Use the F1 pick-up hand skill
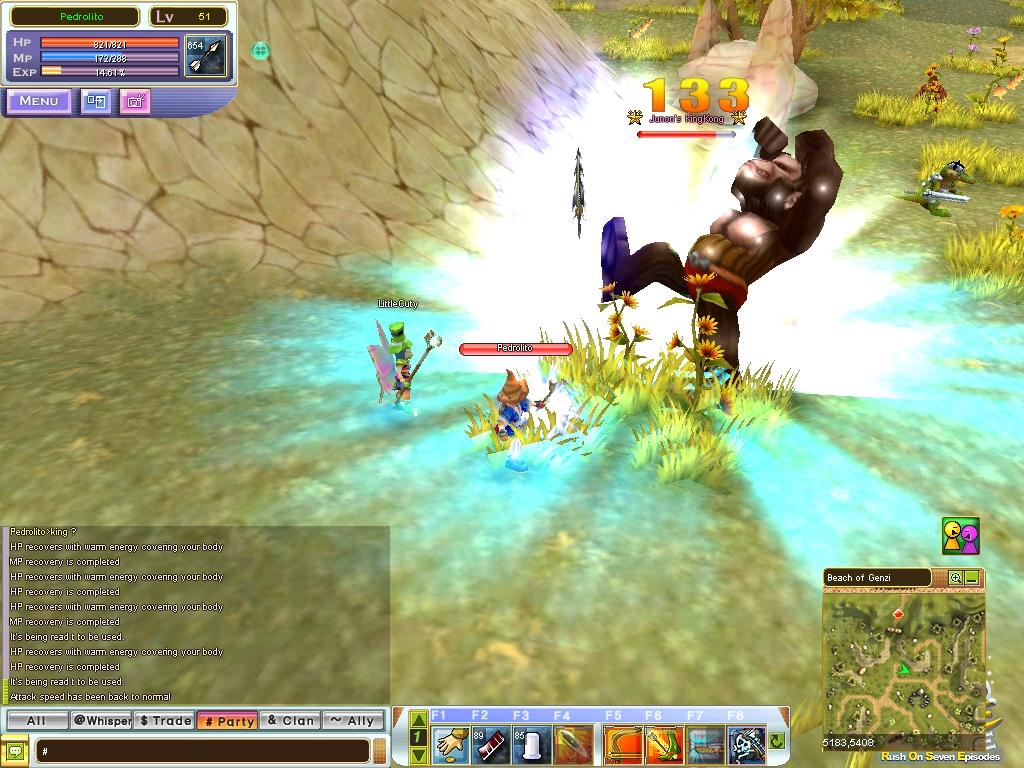Image resolution: width=1024 pixels, height=768 pixels. (x=451, y=744)
